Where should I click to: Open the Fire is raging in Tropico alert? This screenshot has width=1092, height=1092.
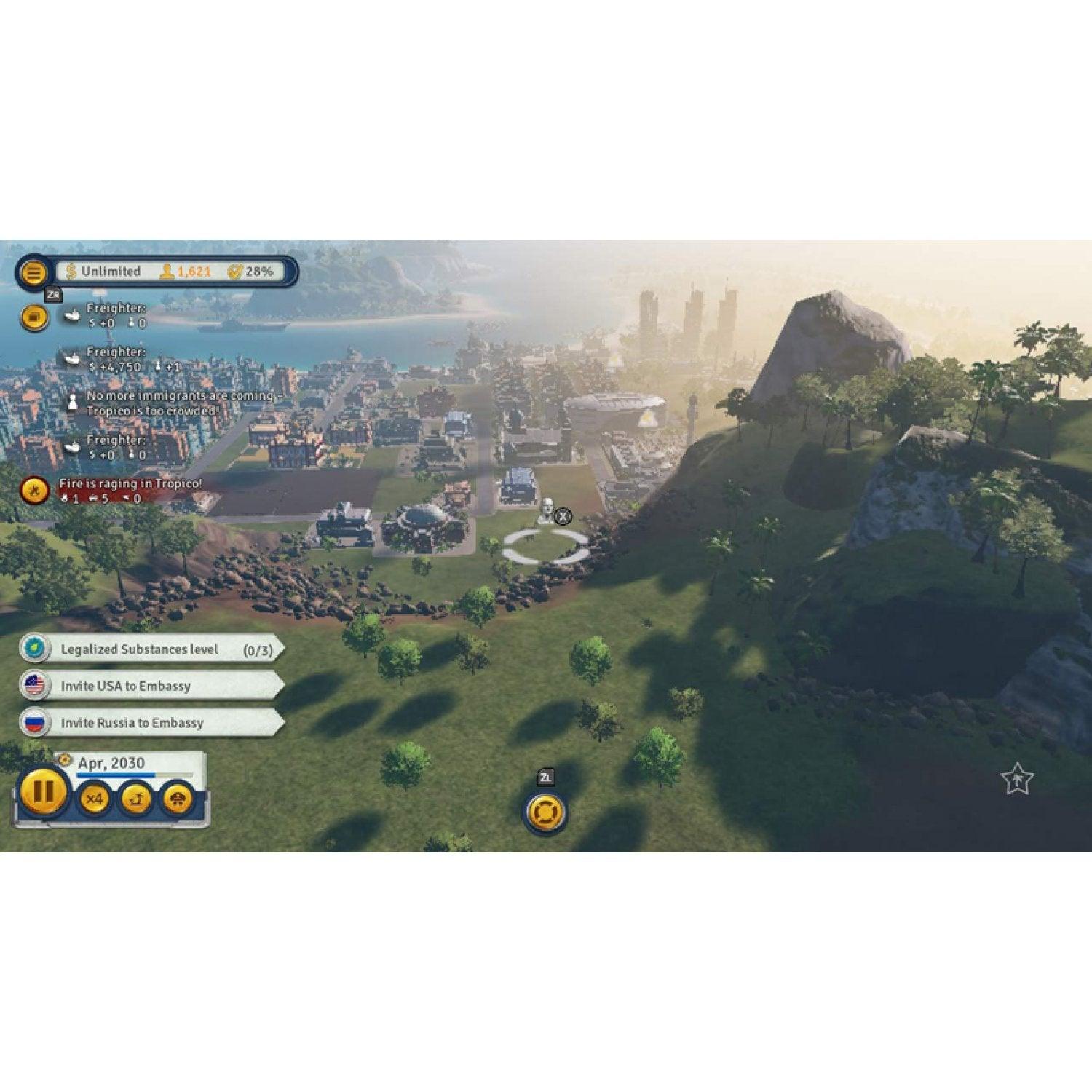tap(130, 484)
